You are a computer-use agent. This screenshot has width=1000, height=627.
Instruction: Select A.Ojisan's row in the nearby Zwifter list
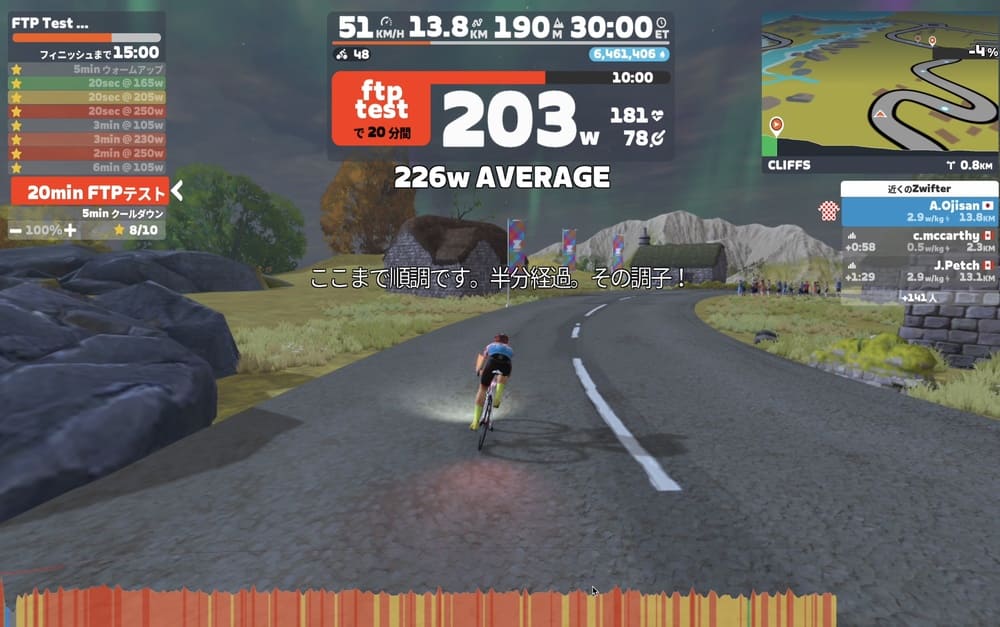click(x=919, y=211)
